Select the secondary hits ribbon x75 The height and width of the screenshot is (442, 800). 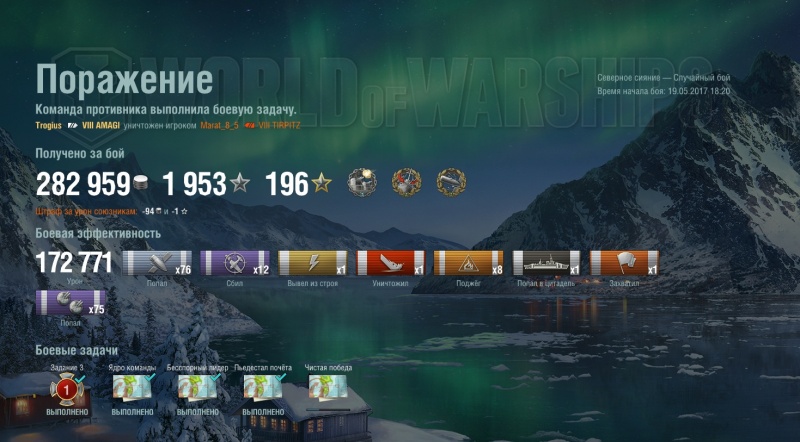70,303
